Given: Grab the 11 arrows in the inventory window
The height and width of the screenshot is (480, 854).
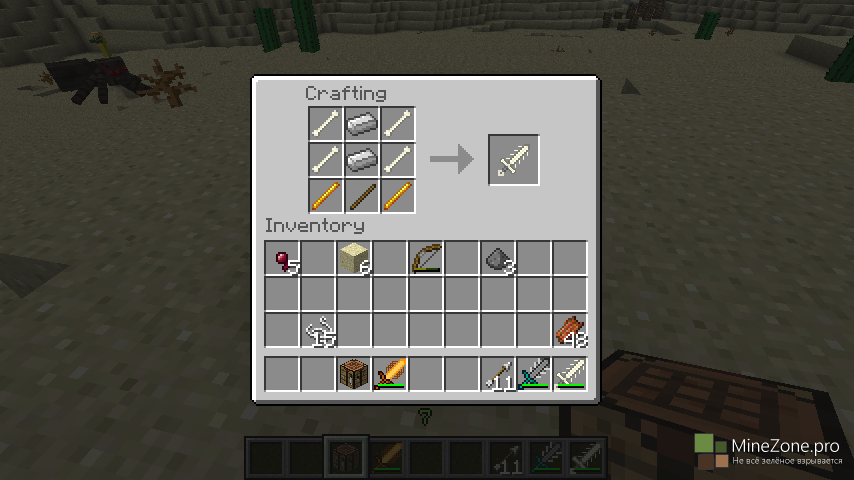Looking at the screenshot, I should pos(498,374).
